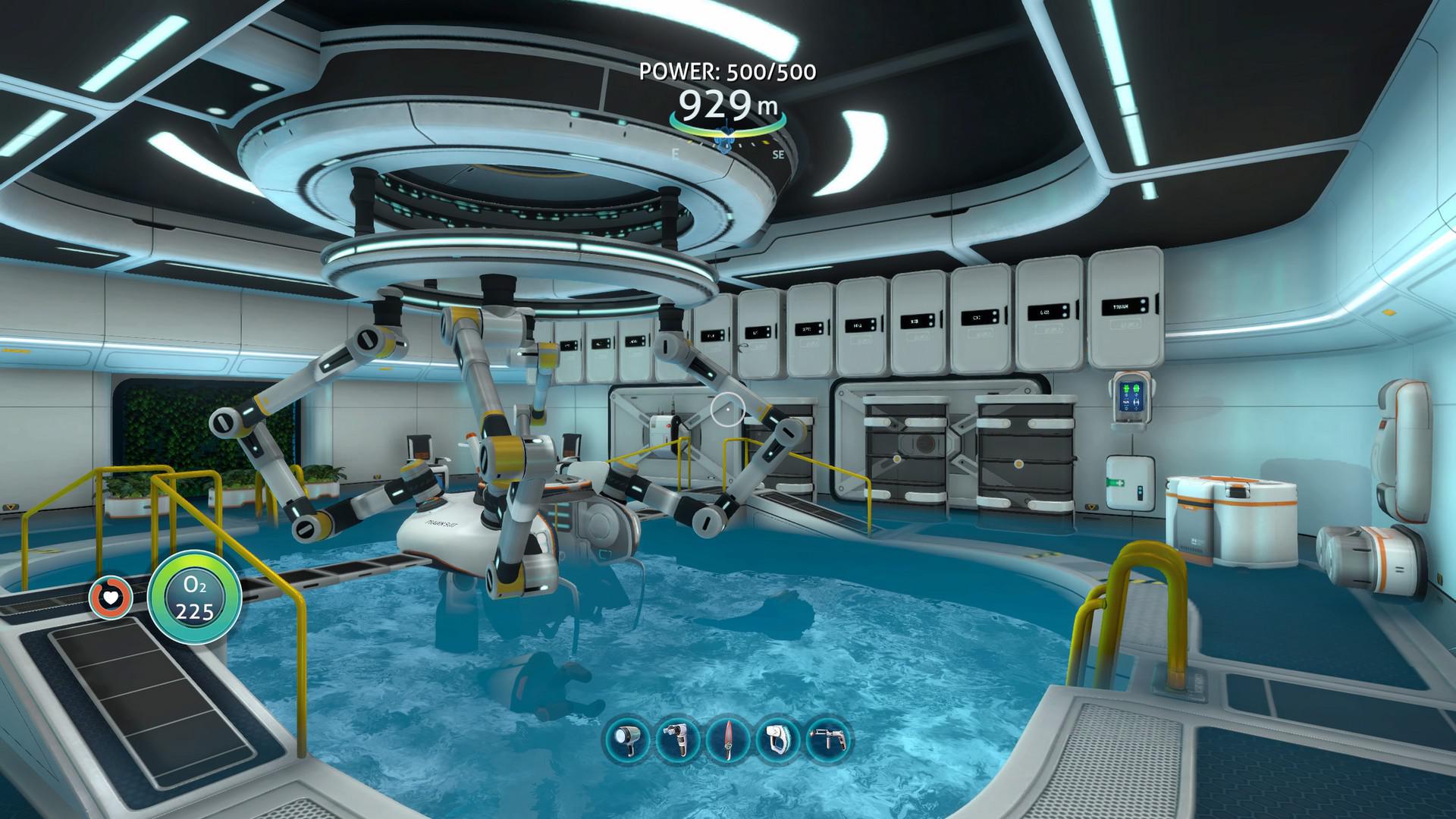Screen dimensions: 1456x819
Task: Click the blue vehicle marker on the compass
Action: point(726,140)
